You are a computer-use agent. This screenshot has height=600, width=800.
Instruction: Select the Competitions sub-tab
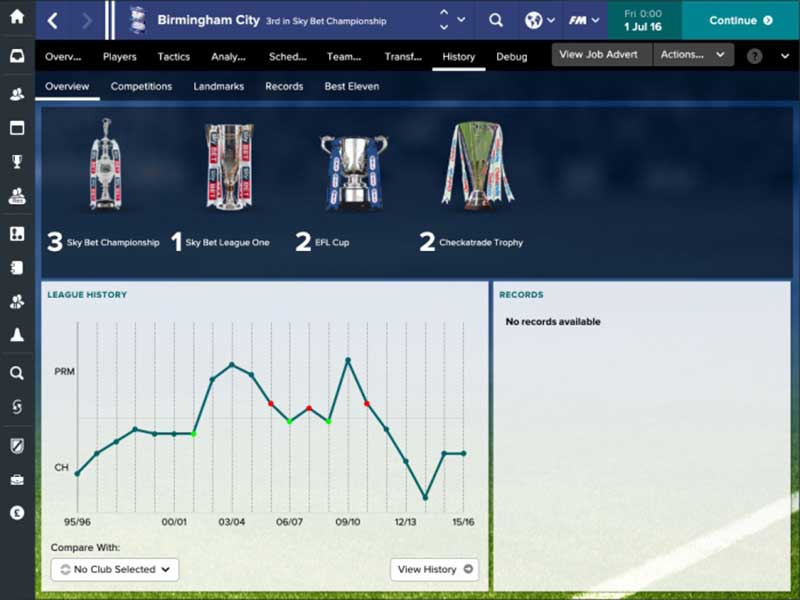coord(141,87)
